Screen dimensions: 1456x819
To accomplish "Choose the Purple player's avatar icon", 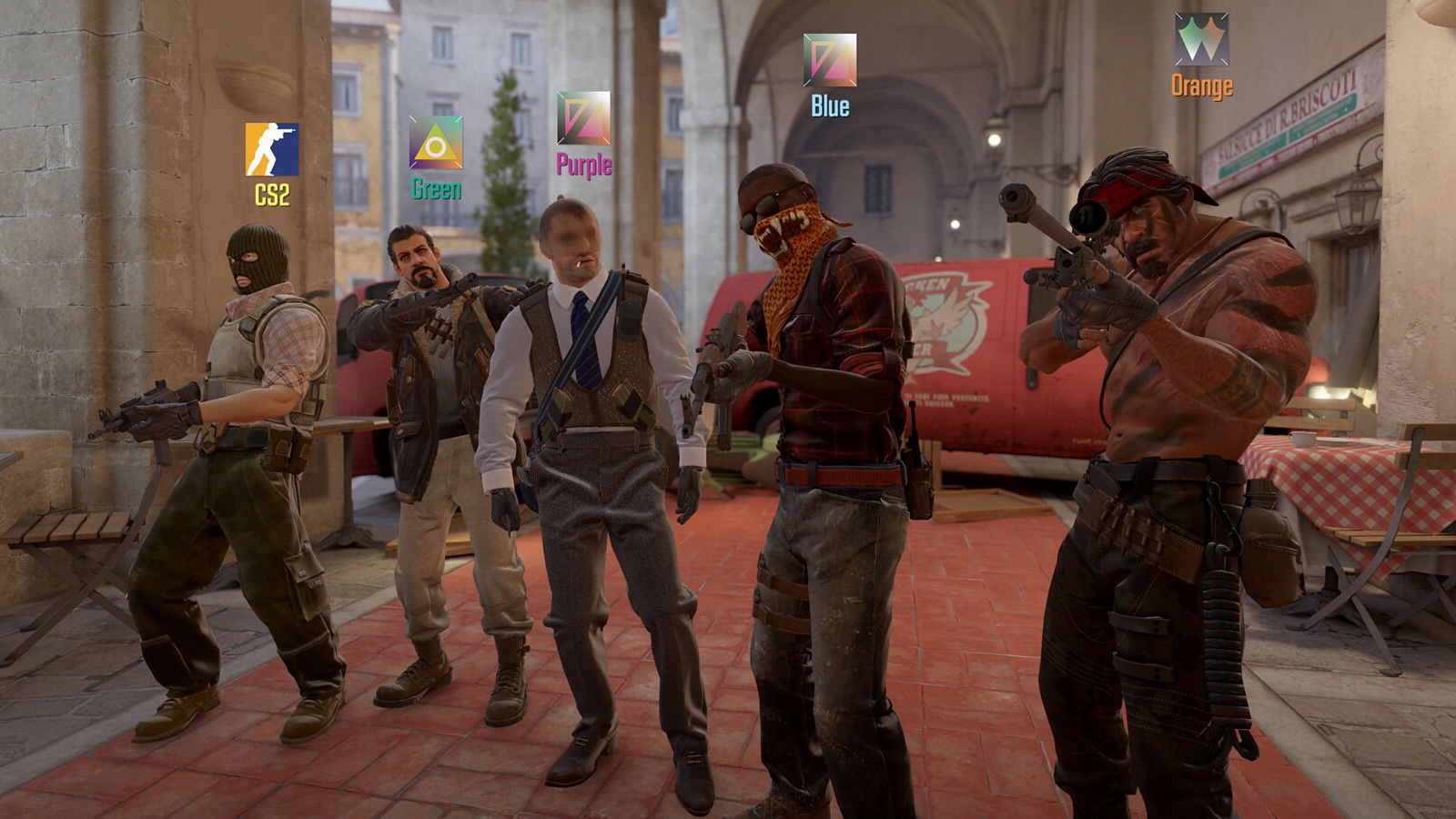I will [x=583, y=118].
